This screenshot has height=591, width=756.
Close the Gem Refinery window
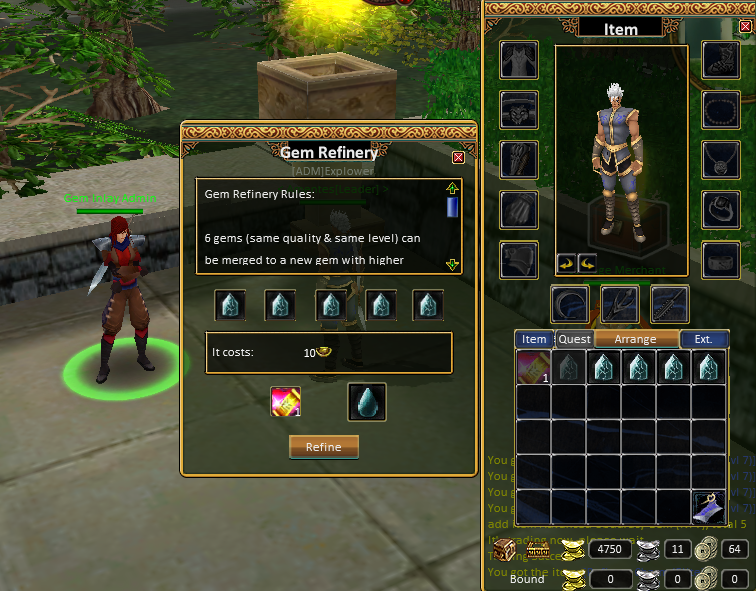pyautogui.click(x=458, y=157)
